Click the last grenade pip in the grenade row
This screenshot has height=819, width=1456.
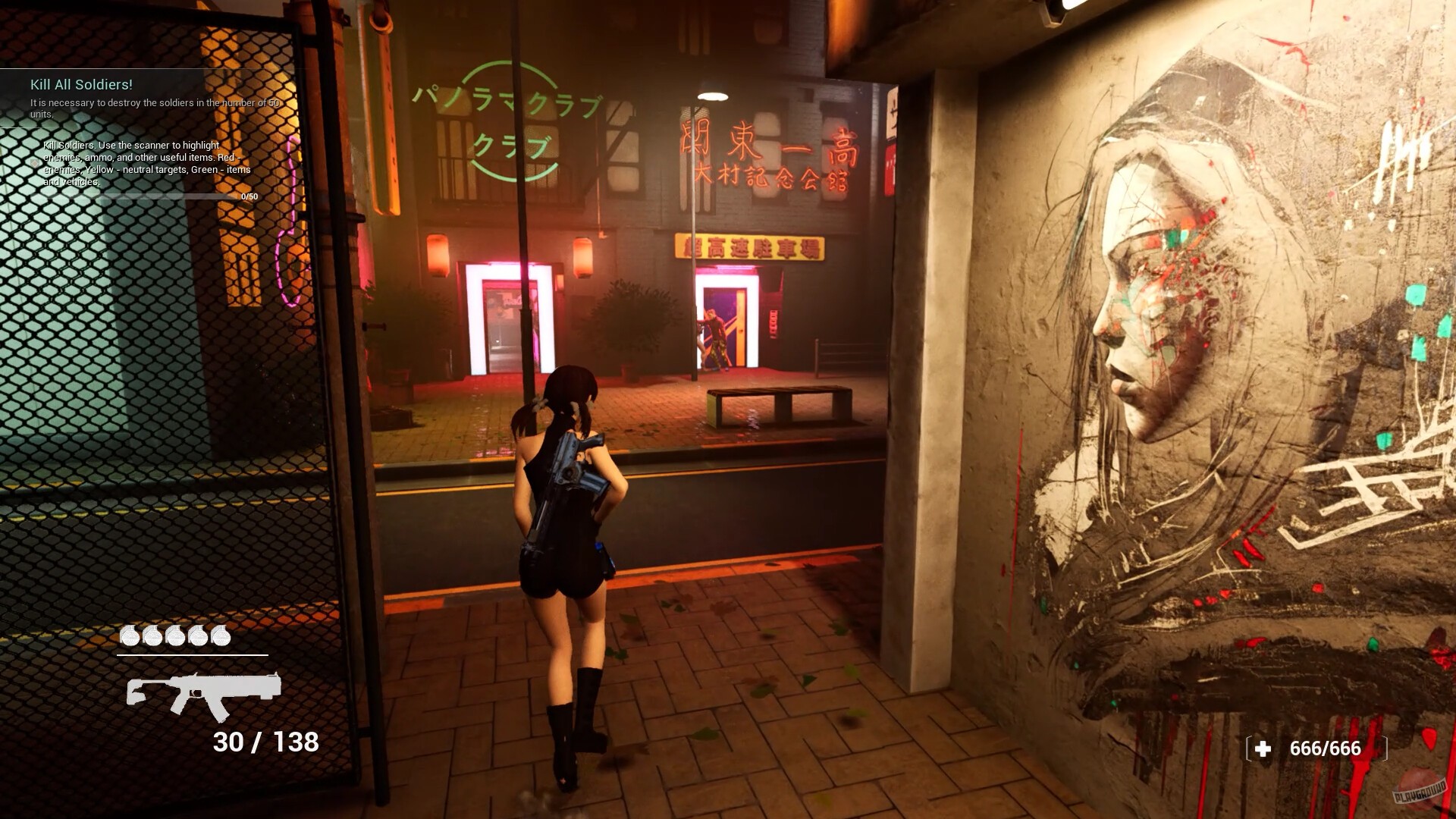(222, 637)
